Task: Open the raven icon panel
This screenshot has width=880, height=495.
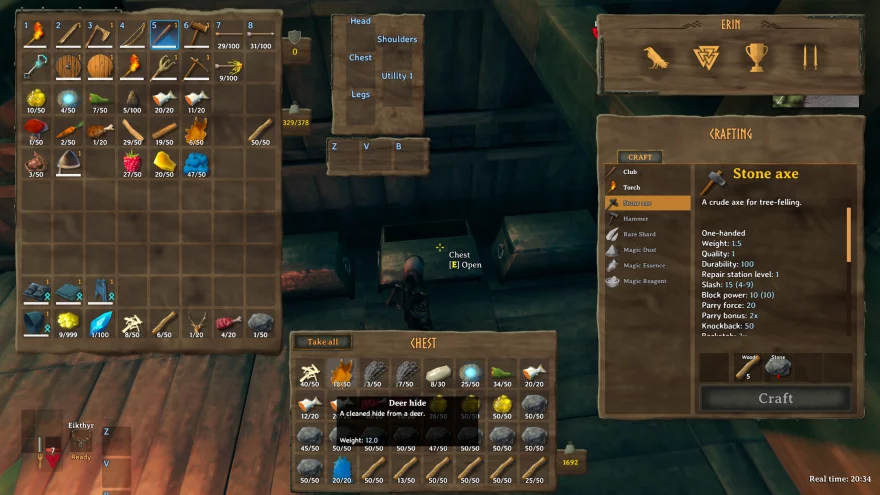Action: [x=656, y=58]
